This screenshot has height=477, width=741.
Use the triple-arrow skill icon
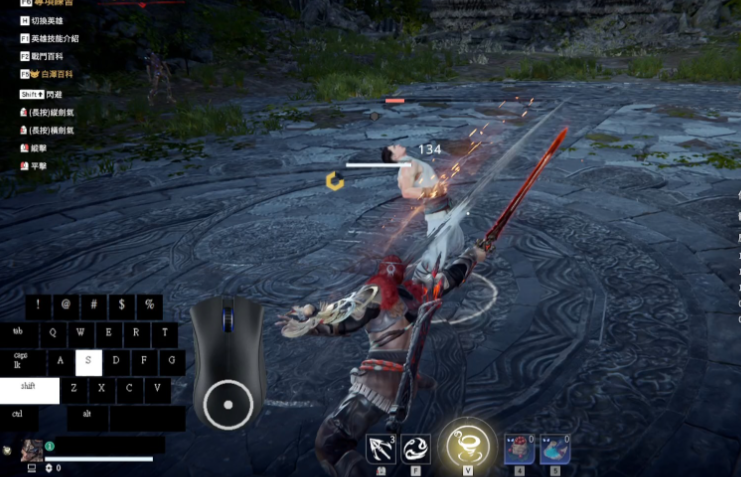point(380,448)
